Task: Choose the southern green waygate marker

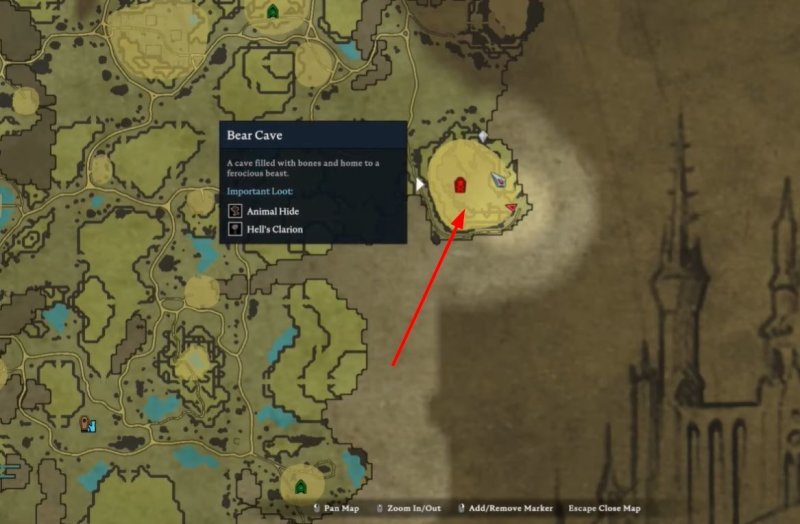Action: (x=300, y=486)
